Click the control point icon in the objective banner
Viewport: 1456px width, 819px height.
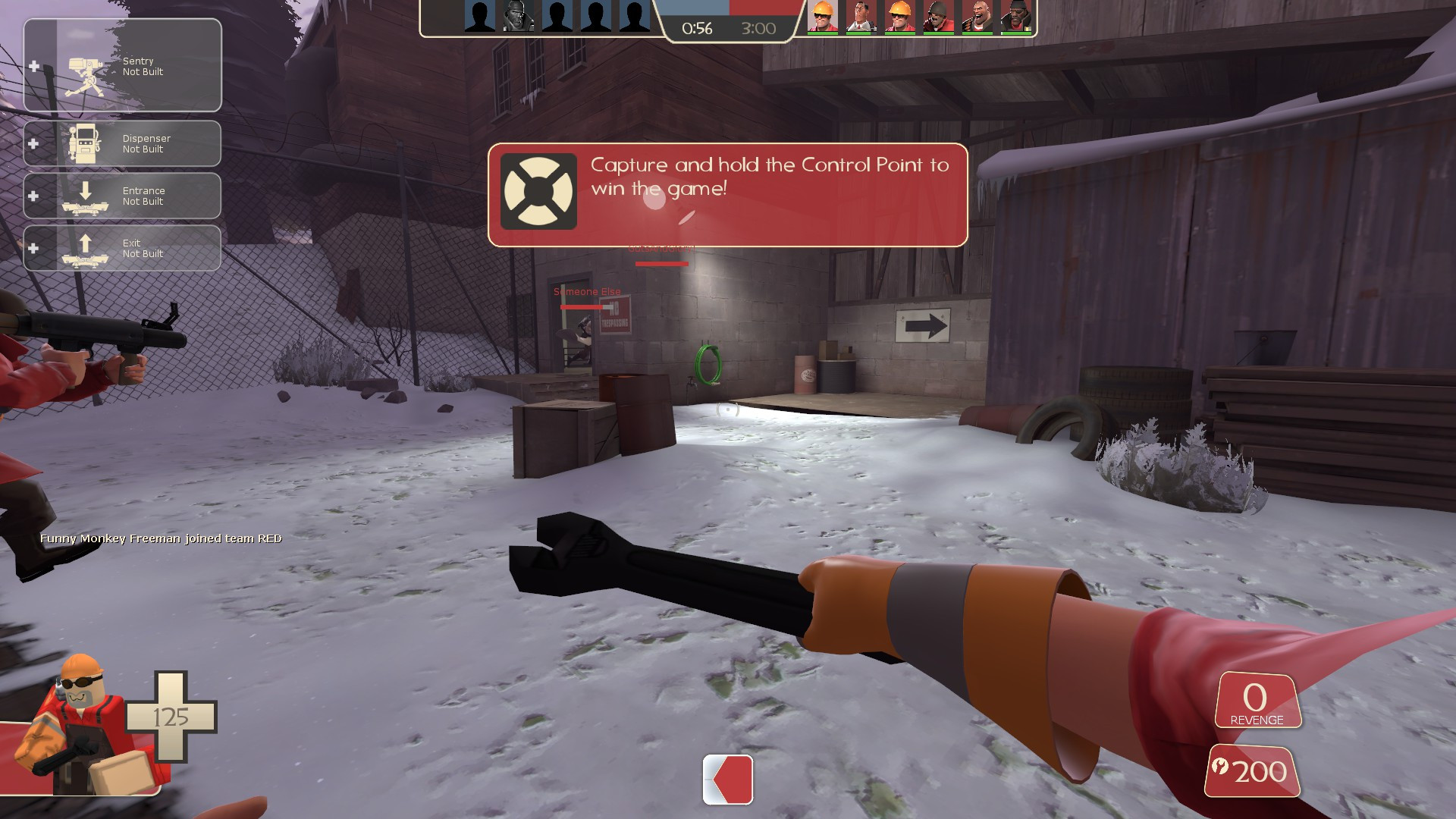540,190
